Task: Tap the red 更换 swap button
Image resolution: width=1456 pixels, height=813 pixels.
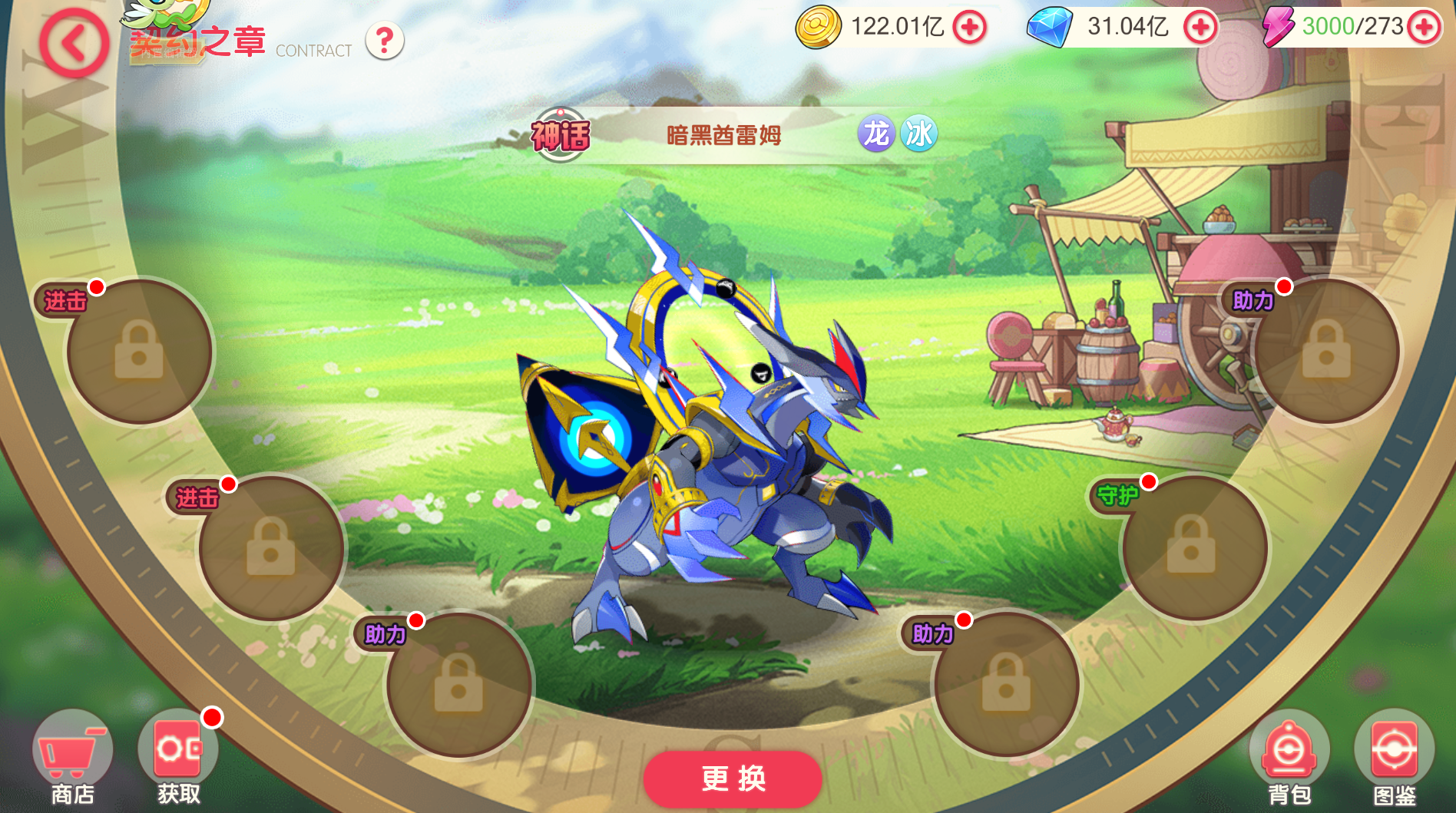Action: pos(733,778)
